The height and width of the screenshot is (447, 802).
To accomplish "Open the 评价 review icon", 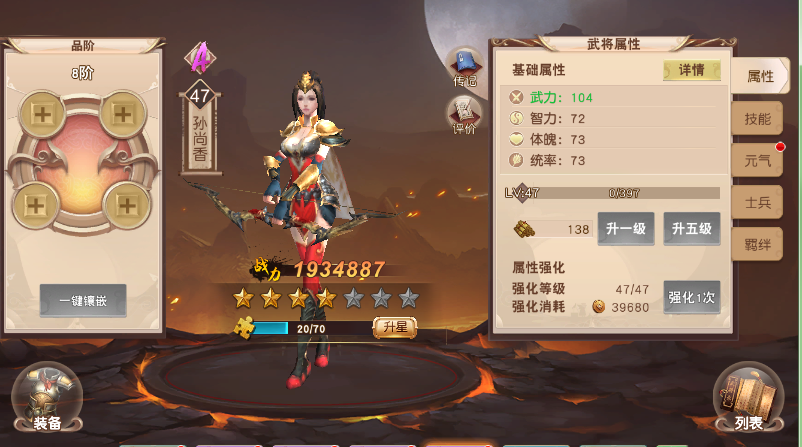I will pos(464,115).
